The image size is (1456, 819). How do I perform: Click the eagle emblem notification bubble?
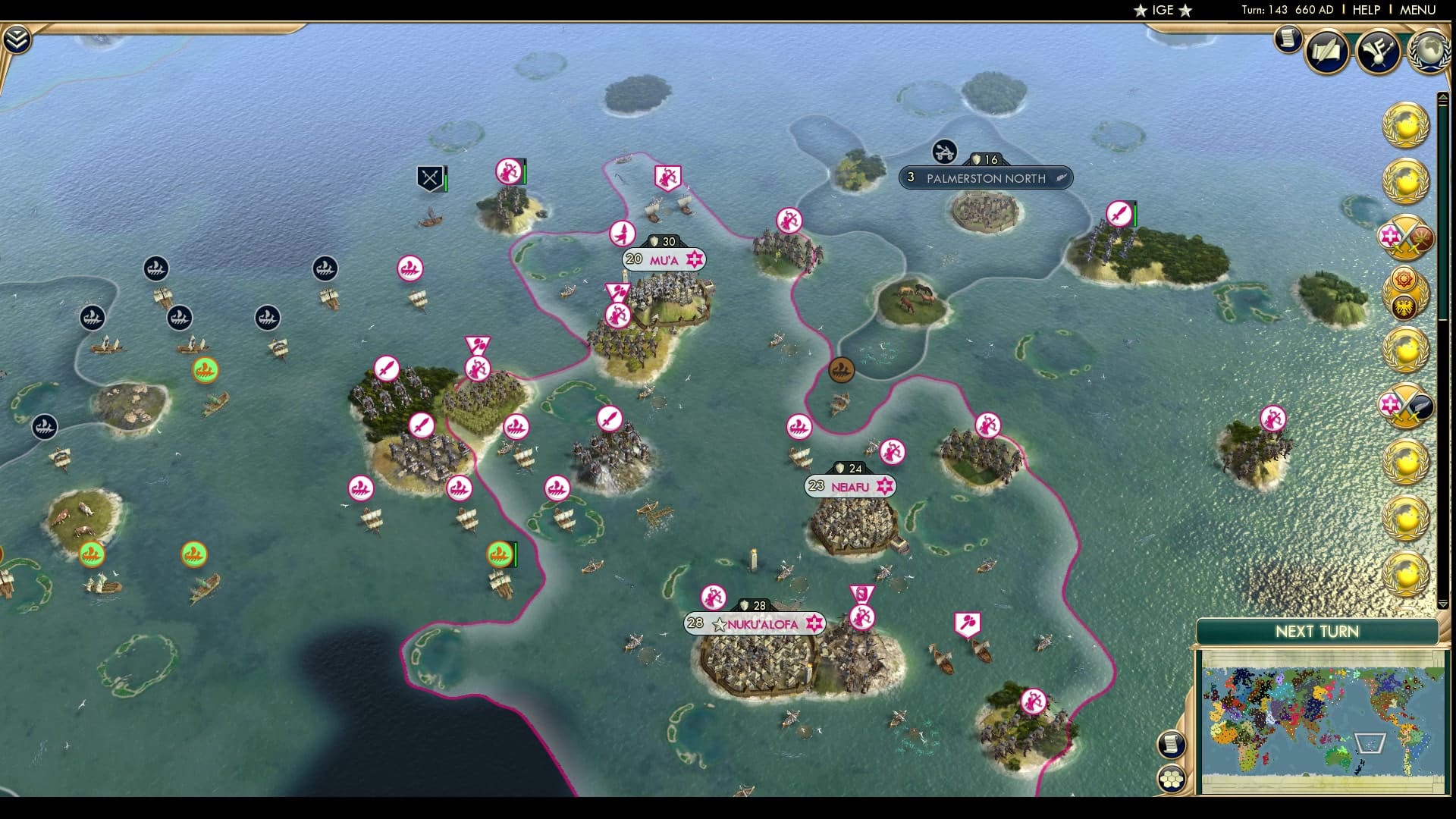pos(1404,306)
